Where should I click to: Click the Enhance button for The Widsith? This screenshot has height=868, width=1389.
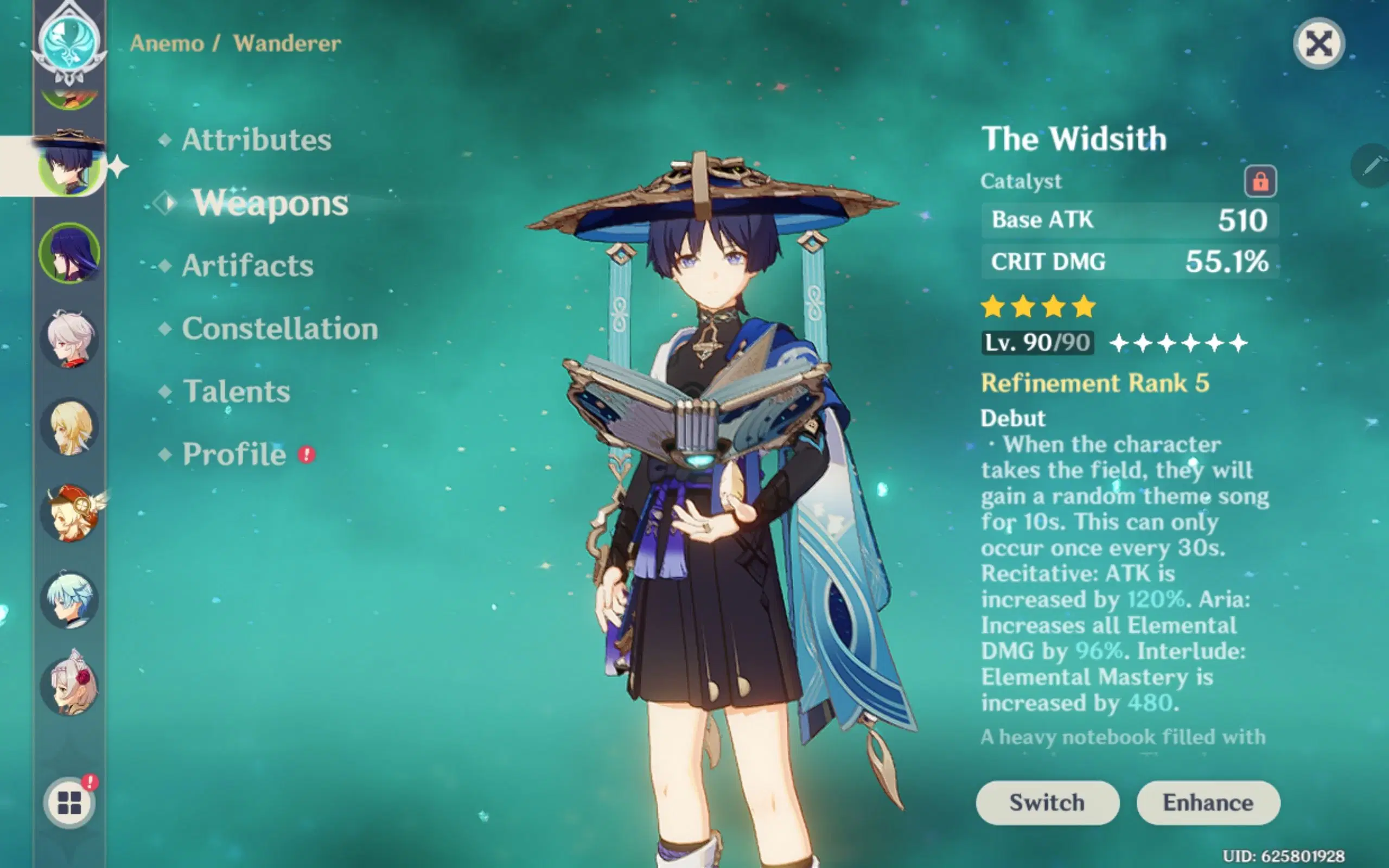click(x=1208, y=802)
